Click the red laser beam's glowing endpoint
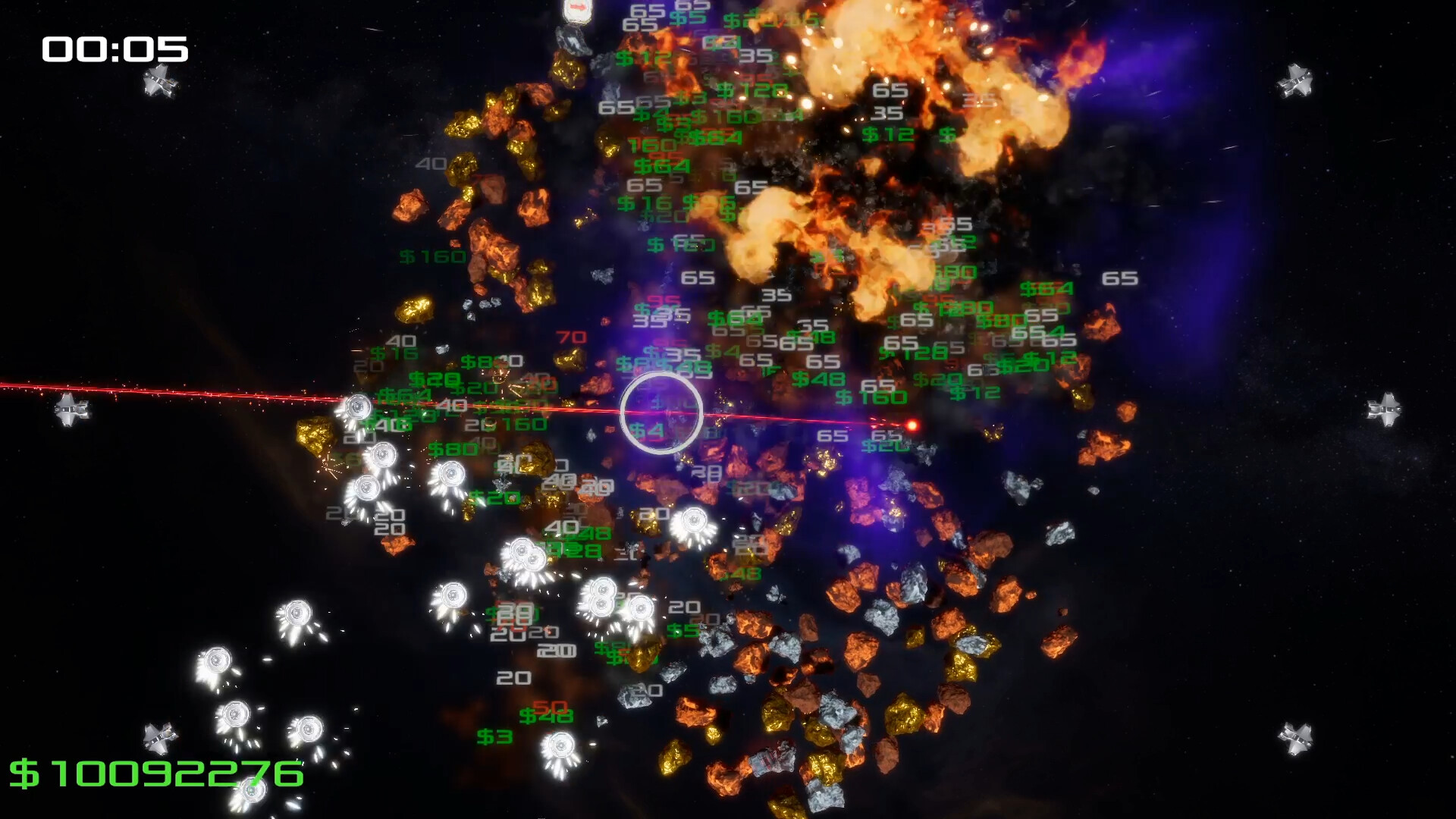 (x=912, y=425)
